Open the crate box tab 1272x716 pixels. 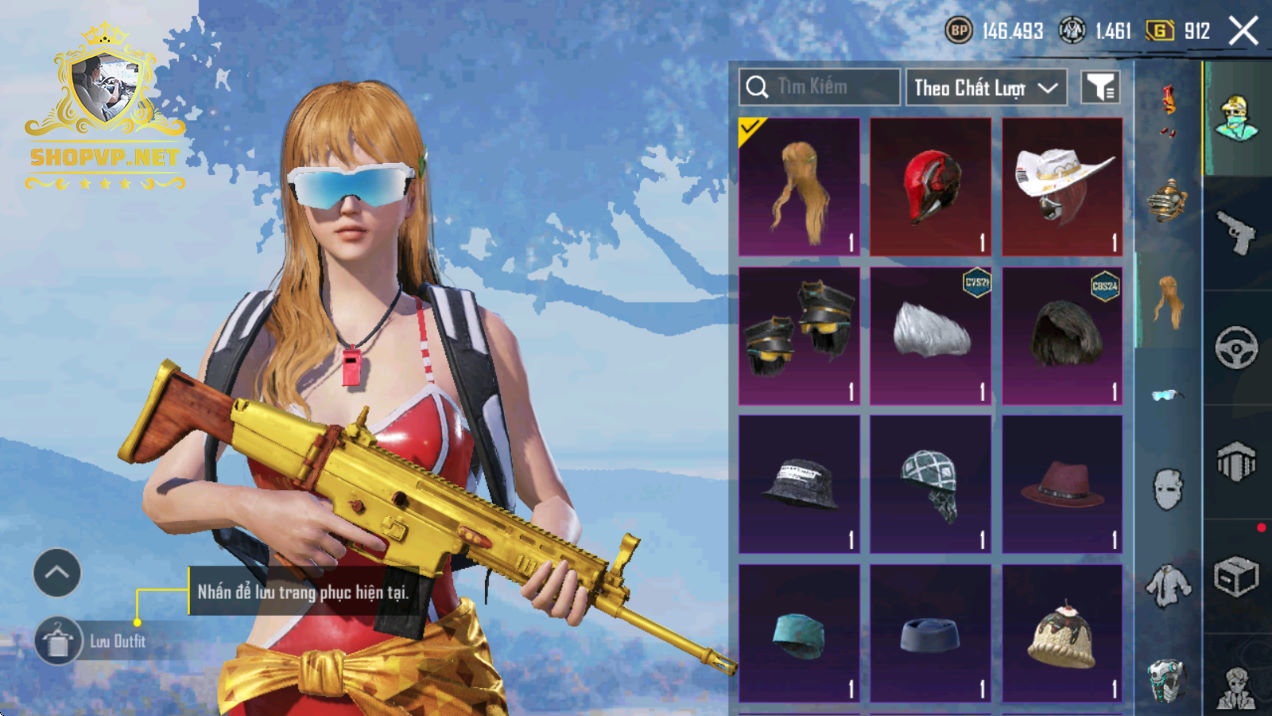[x=1237, y=576]
